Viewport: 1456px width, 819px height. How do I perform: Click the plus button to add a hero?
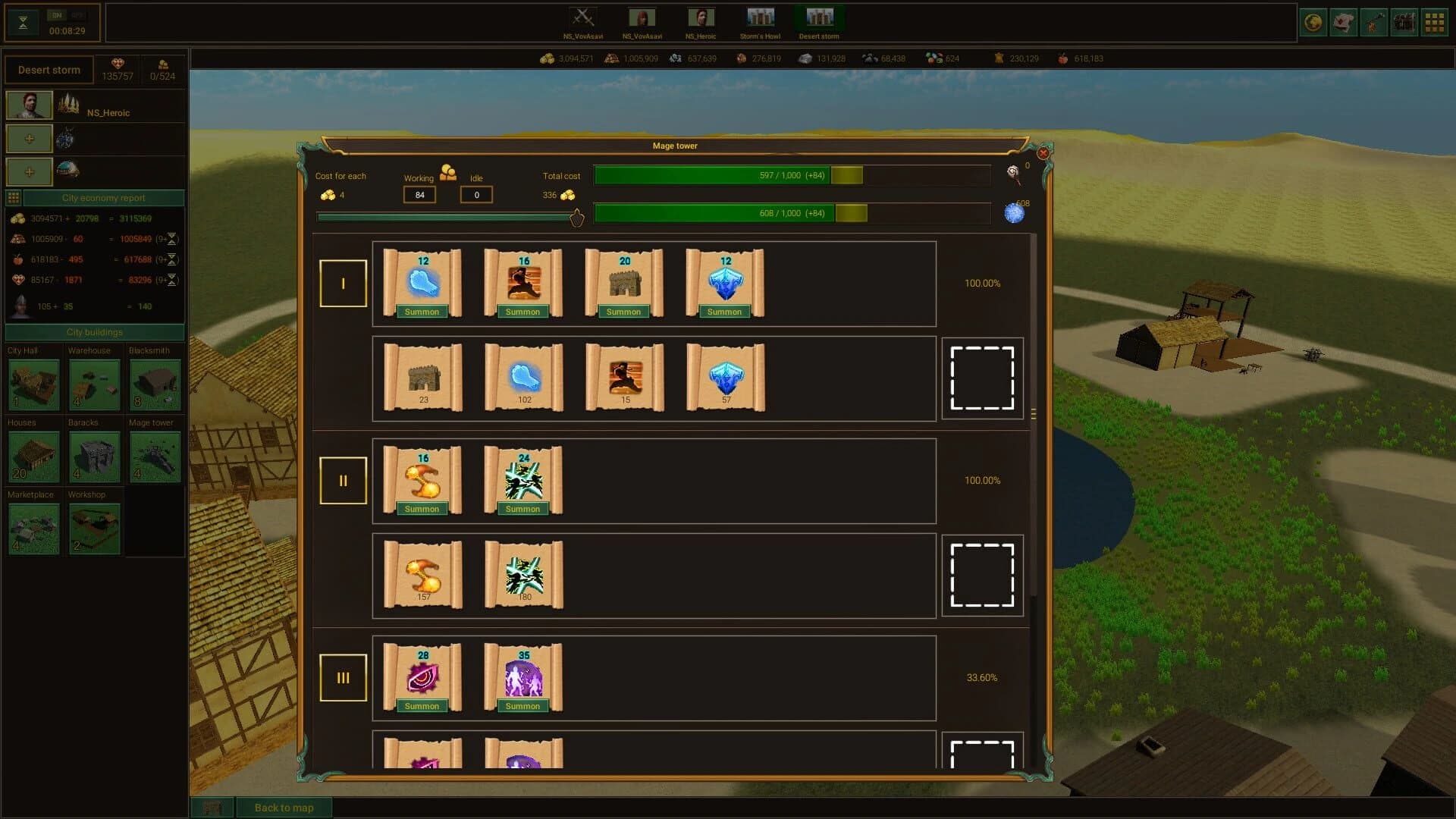[29, 139]
